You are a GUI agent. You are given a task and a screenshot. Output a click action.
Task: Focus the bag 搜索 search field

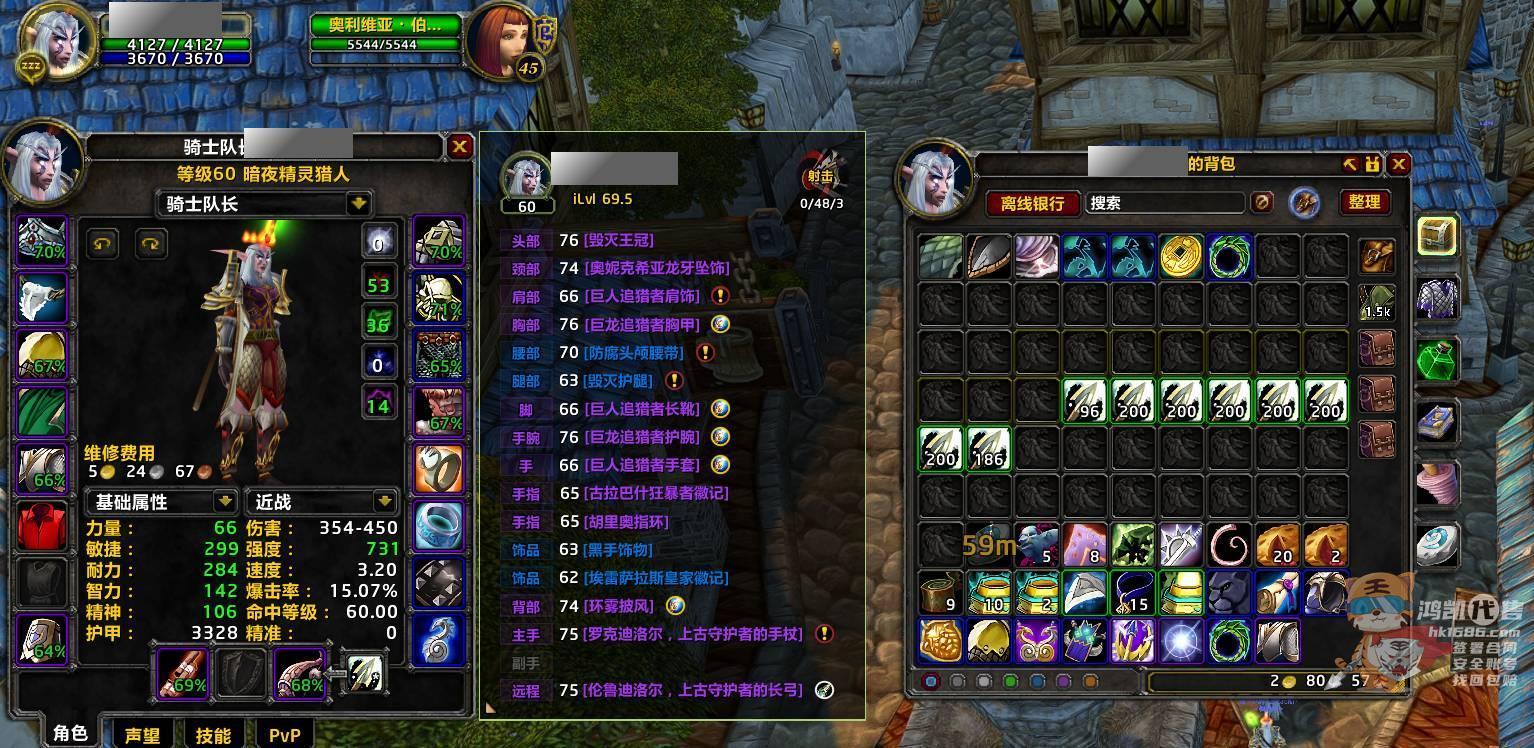[x=1163, y=203]
